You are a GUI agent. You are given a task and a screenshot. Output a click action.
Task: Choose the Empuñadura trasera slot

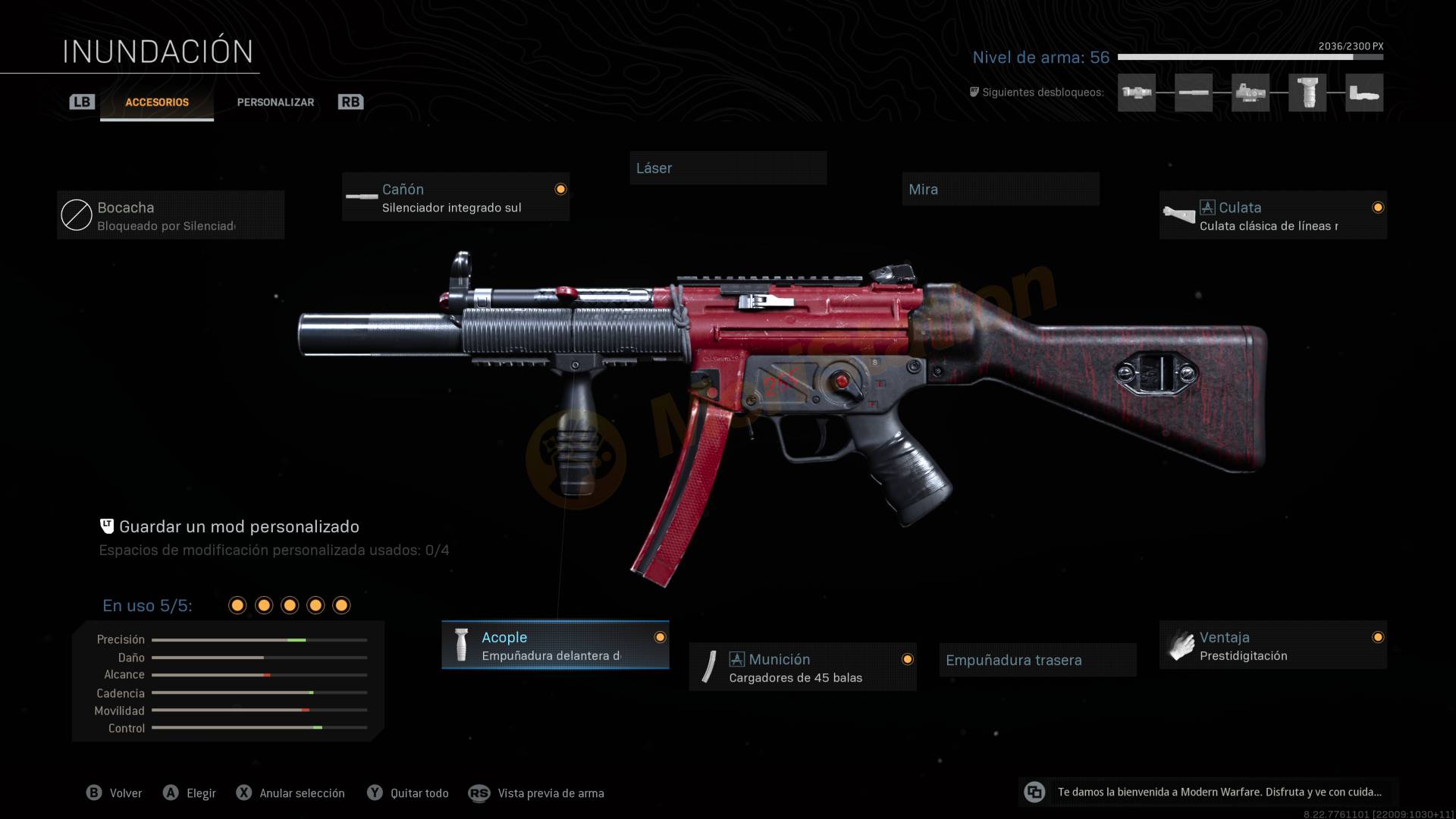(x=1037, y=660)
